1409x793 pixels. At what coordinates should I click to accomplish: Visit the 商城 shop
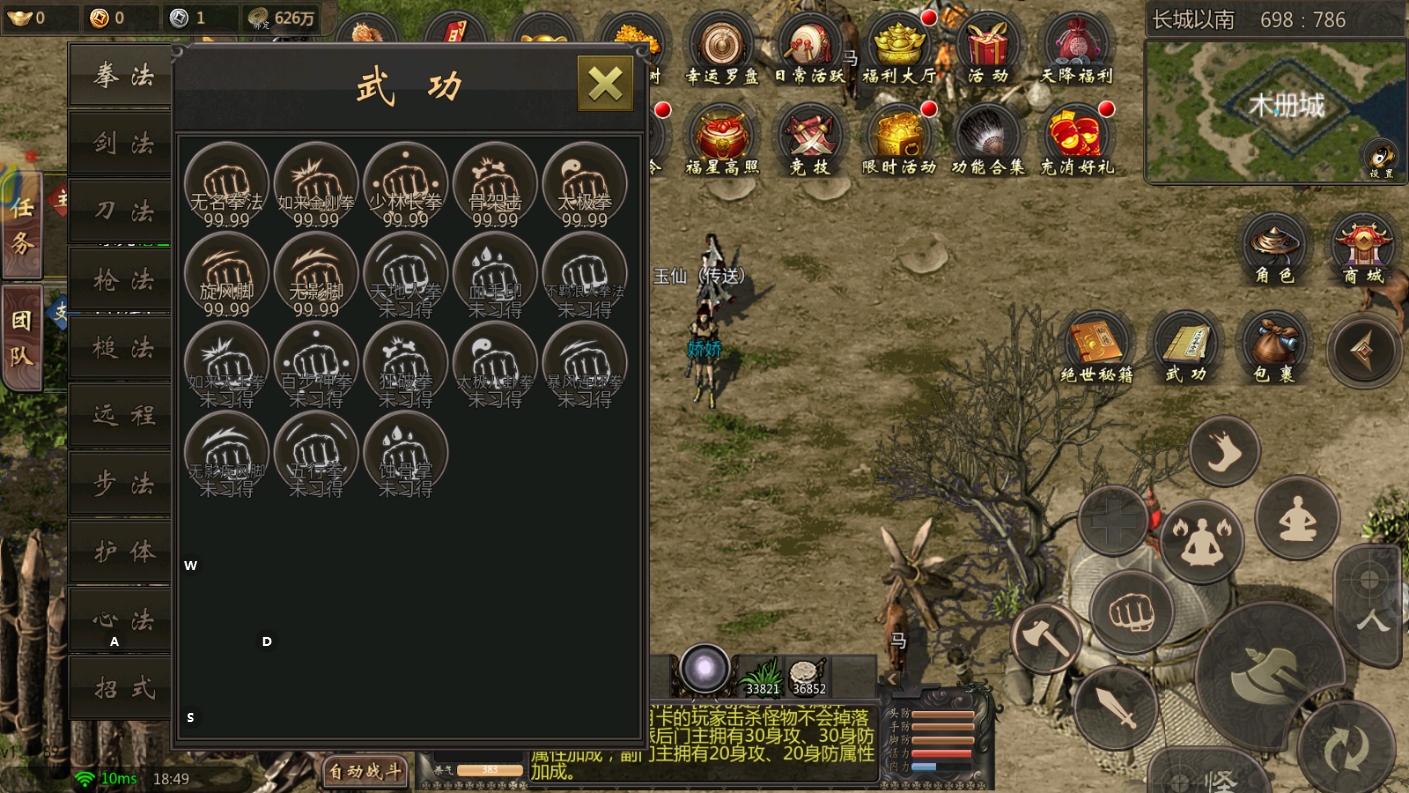click(x=1362, y=249)
